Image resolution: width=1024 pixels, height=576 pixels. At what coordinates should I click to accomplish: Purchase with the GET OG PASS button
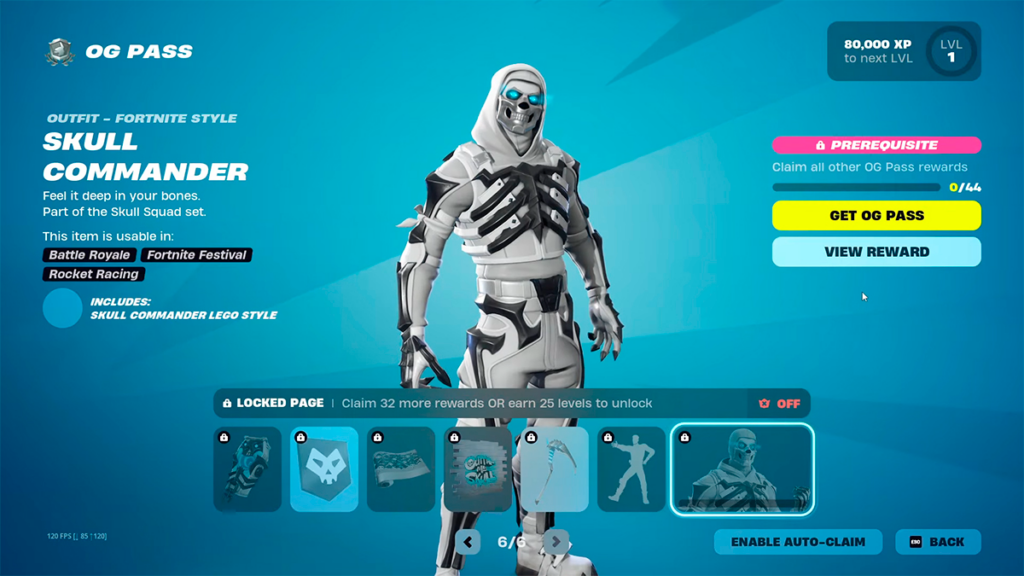click(876, 215)
